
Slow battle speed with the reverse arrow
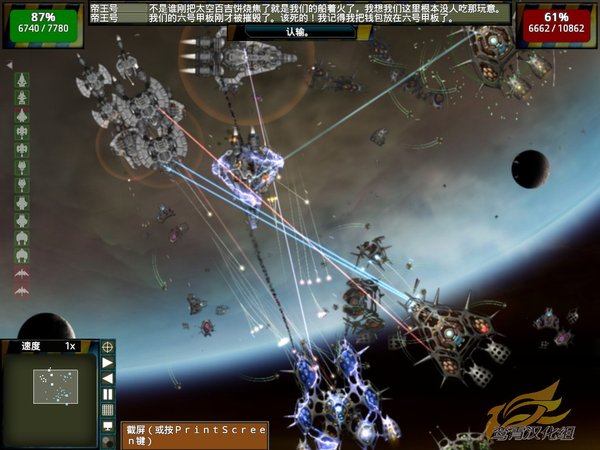pos(108,378)
